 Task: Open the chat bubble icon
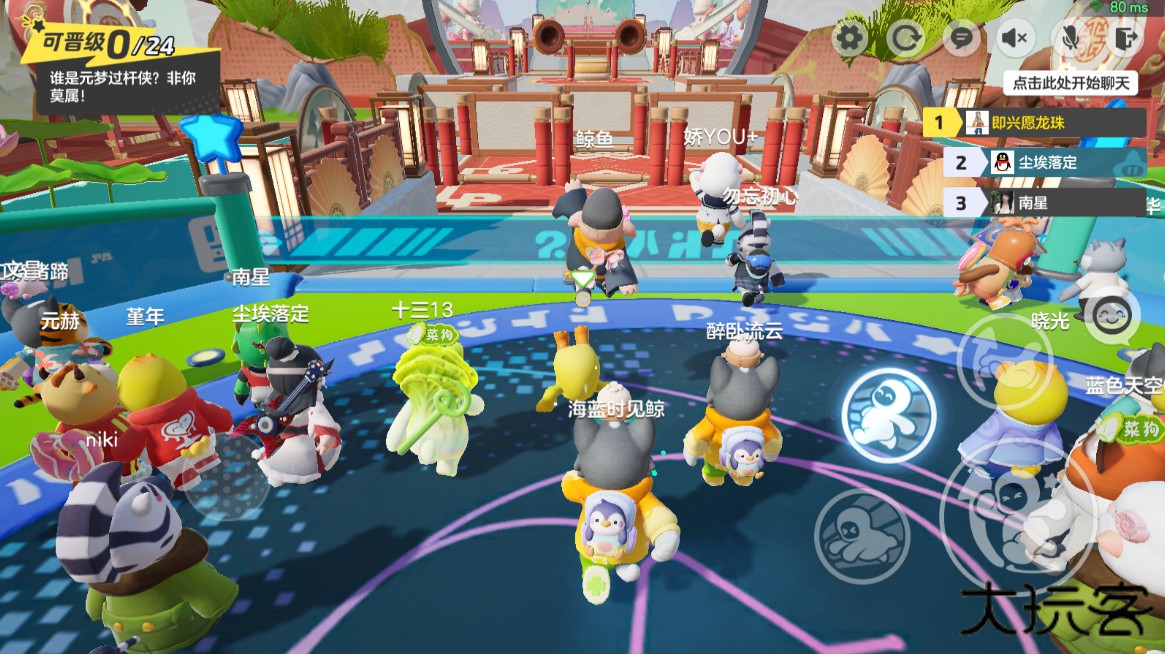click(x=961, y=39)
